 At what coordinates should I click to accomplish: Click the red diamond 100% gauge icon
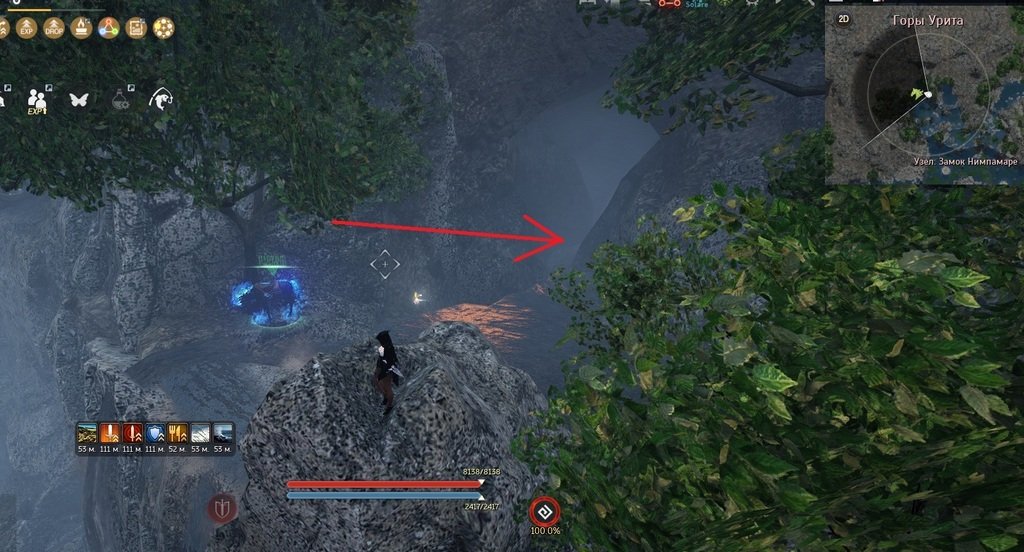[x=544, y=508]
